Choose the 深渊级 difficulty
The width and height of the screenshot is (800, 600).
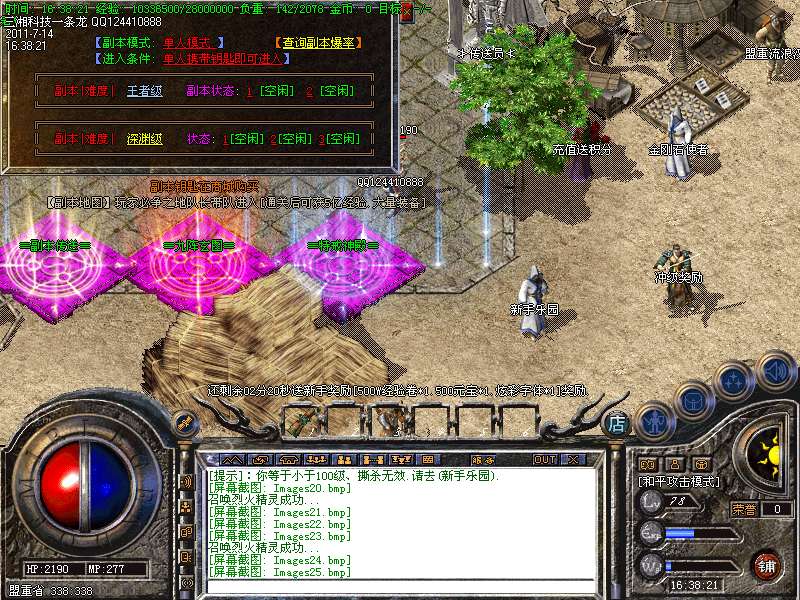[x=144, y=139]
